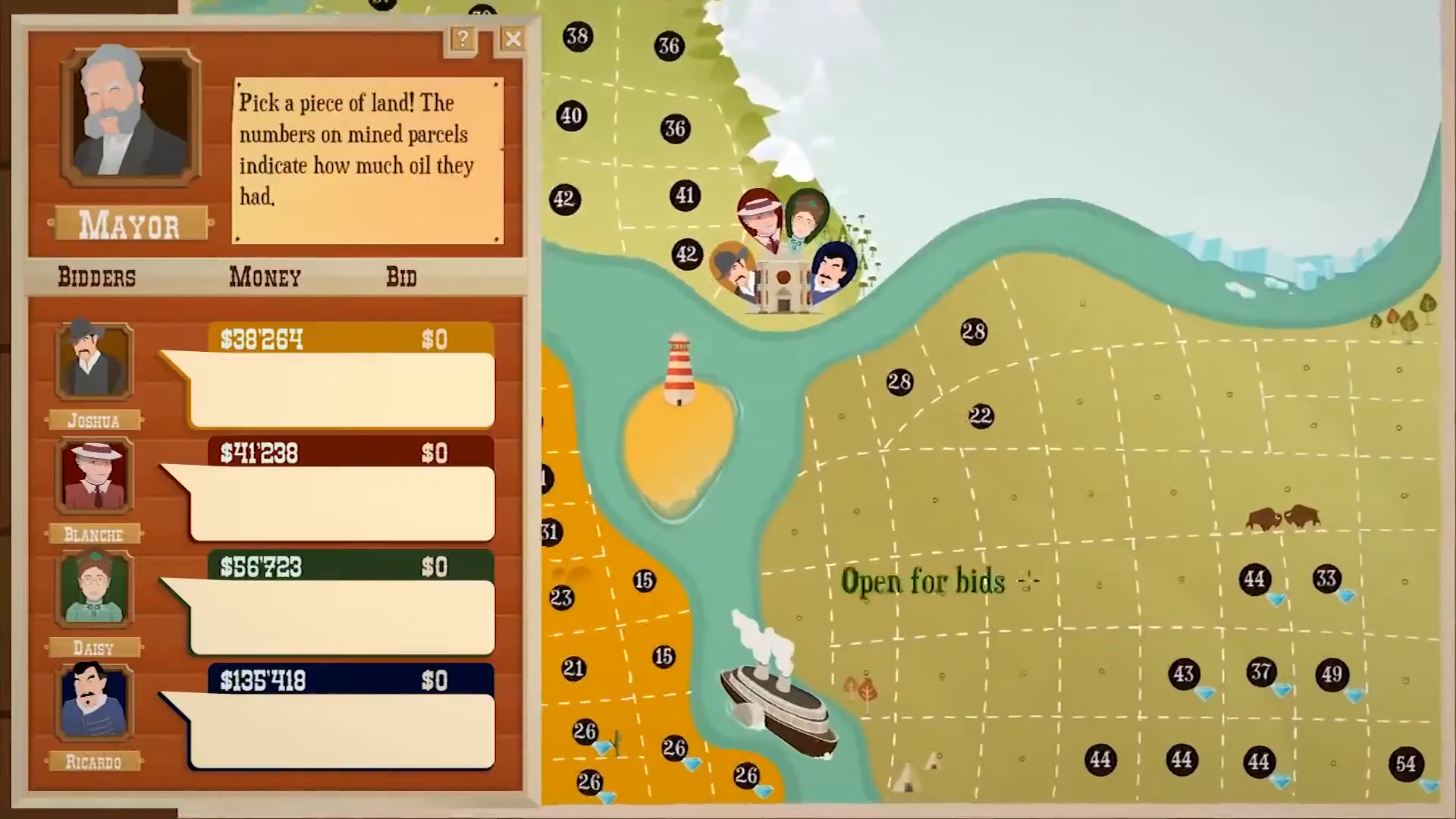The image size is (1456, 819).
Task: Select Blanche's bidder portrait
Action: (x=94, y=475)
